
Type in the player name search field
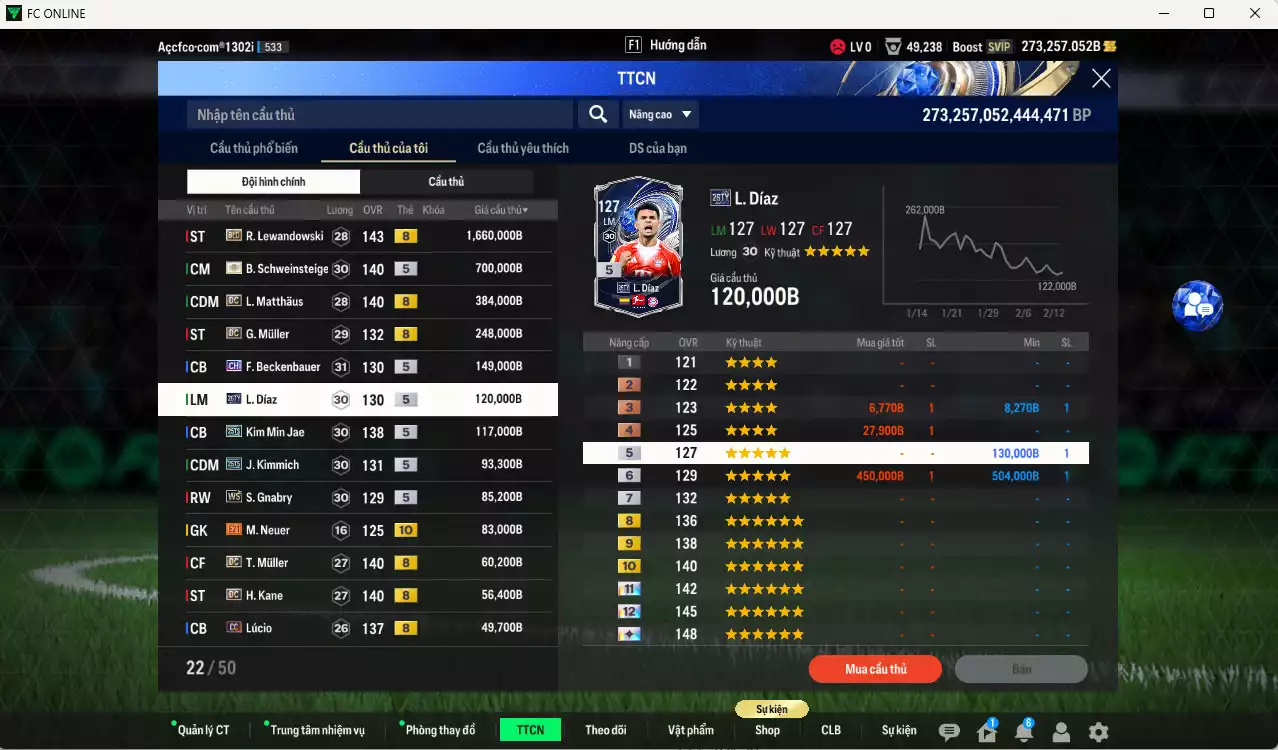tap(380, 115)
